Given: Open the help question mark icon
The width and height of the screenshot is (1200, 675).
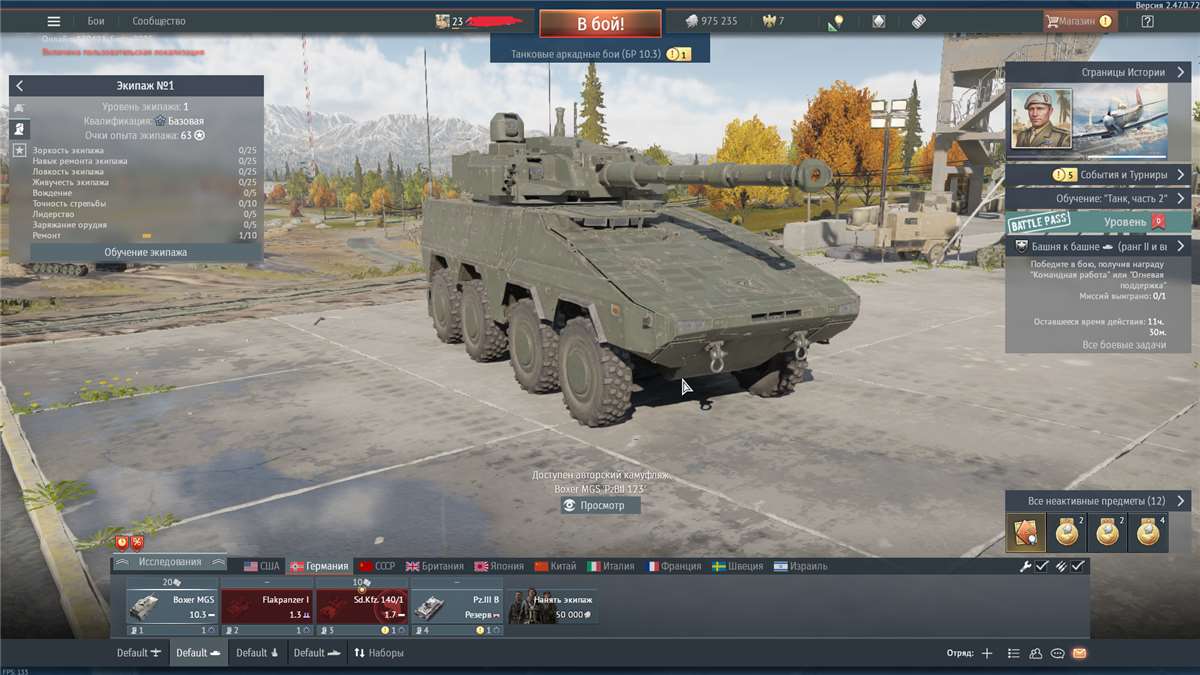Looking at the screenshot, I should [x=1147, y=21].
